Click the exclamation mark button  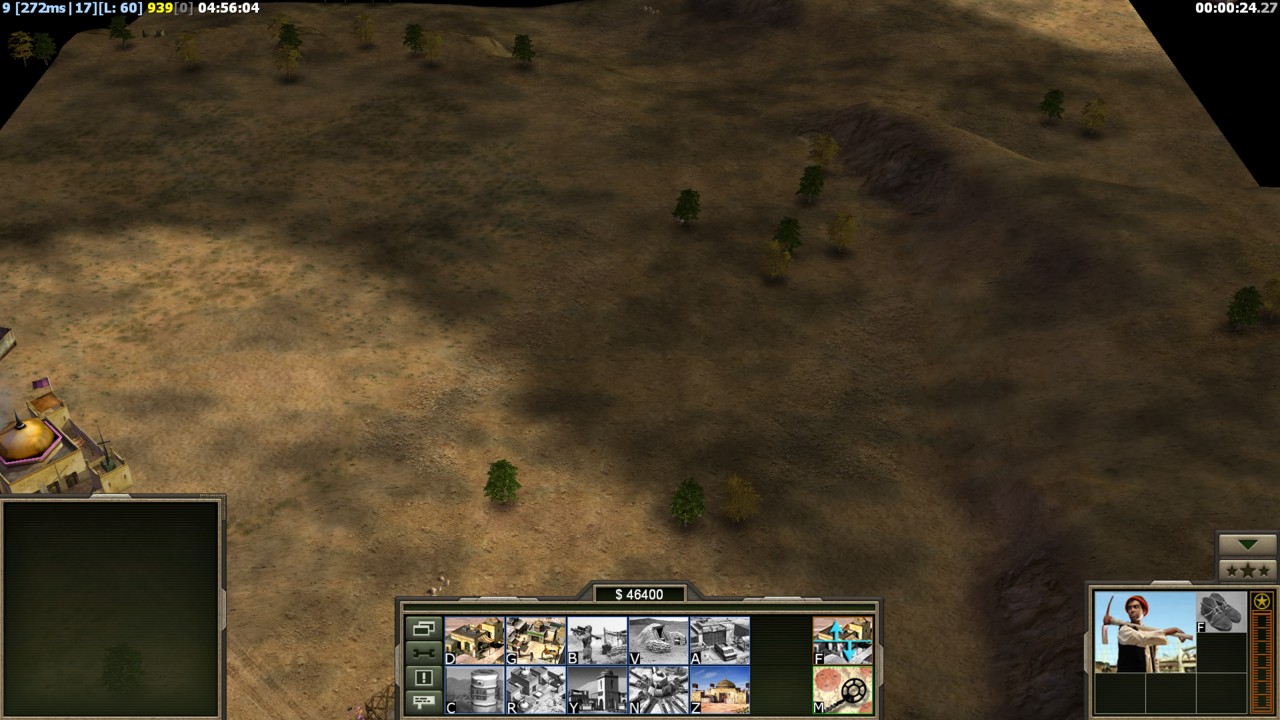tap(423, 677)
